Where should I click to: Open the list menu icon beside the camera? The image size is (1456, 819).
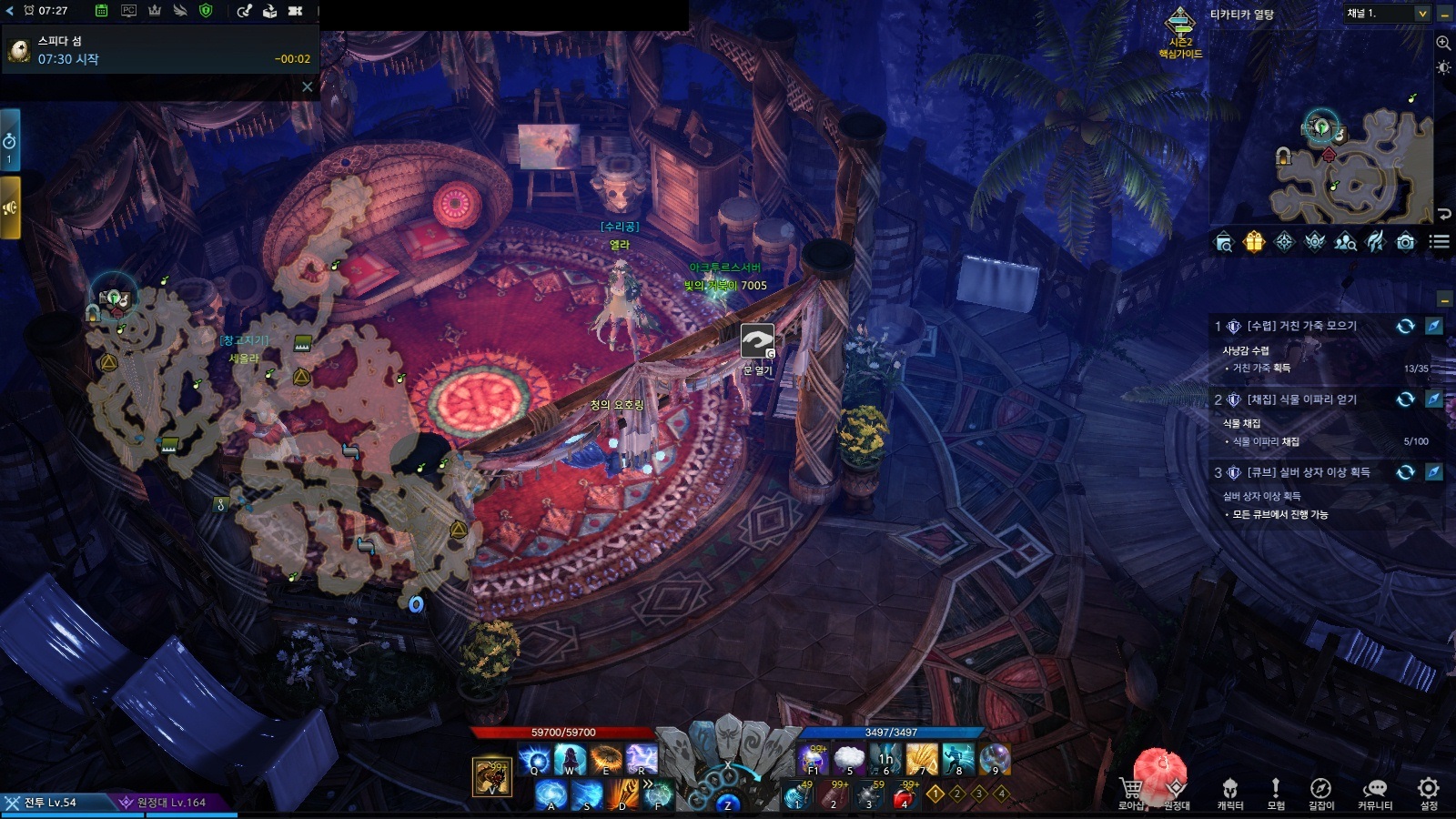(x=1439, y=242)
